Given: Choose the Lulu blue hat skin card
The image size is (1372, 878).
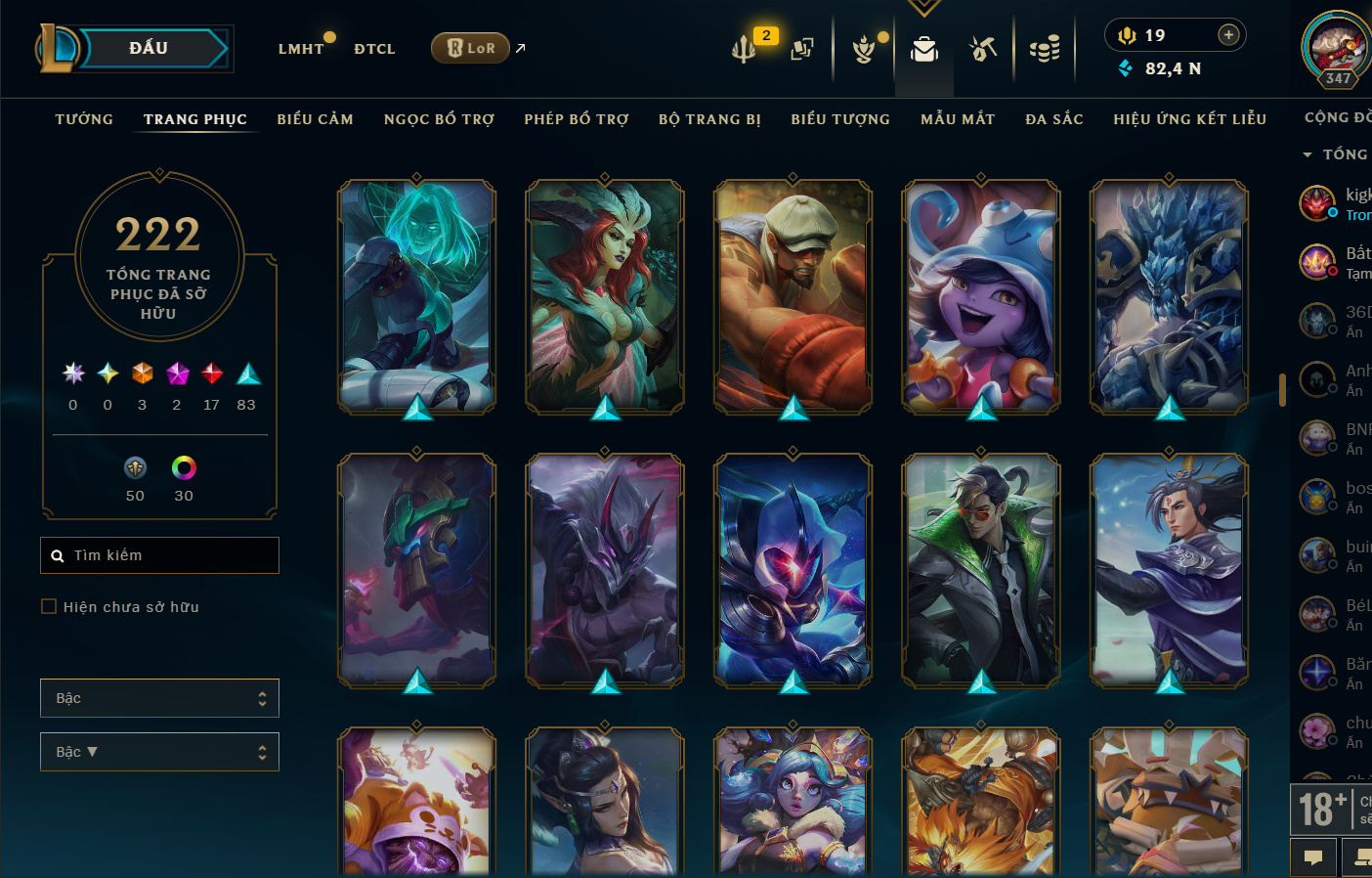Looking at the screenshot, I should (980, 295).
